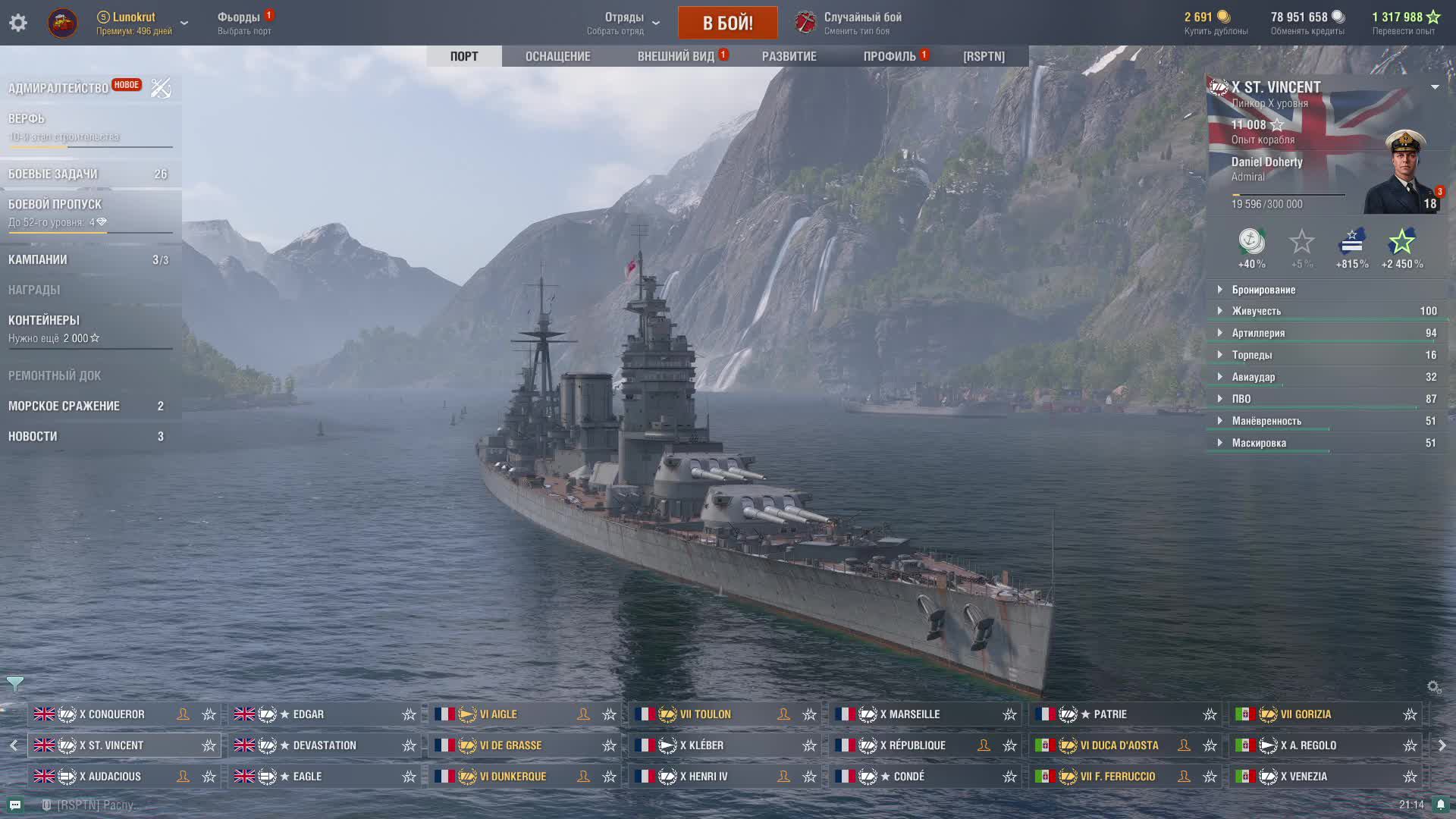The width and height of the screenshot is (1456, 819).
Task: Select X Conqueror in the ship carousel
Action: tap(111, 714)
